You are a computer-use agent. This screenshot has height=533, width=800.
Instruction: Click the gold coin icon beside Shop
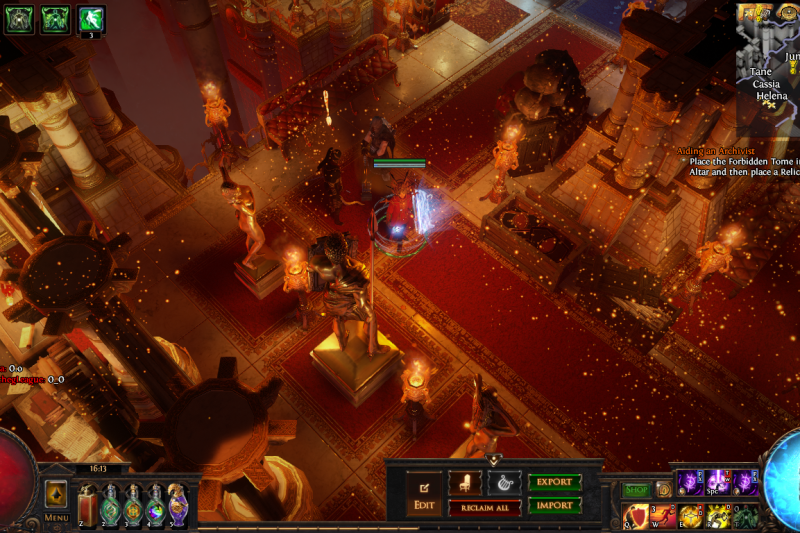[663, 490]
